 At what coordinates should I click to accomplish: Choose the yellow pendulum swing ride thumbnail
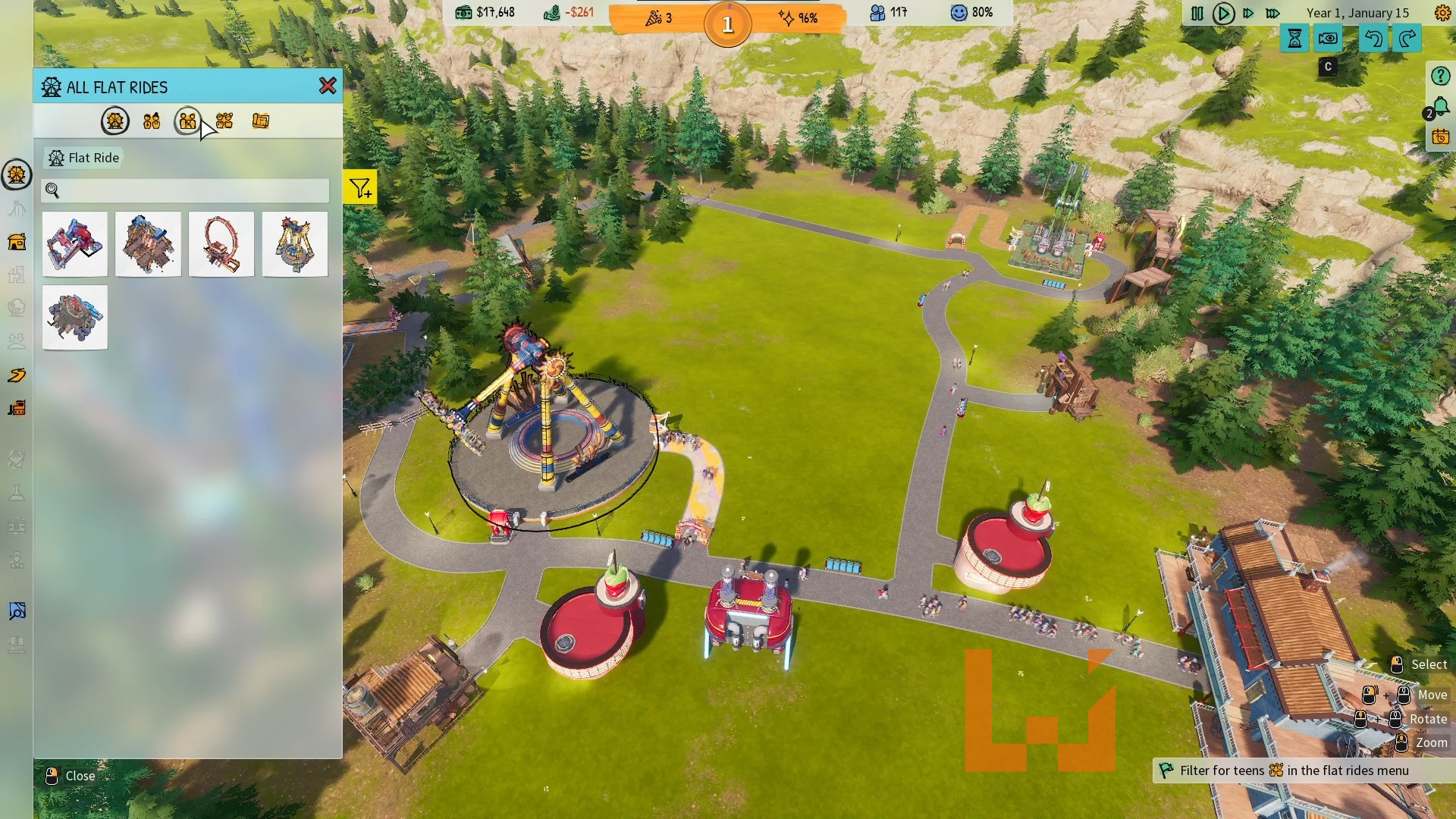tap(295, 244)
